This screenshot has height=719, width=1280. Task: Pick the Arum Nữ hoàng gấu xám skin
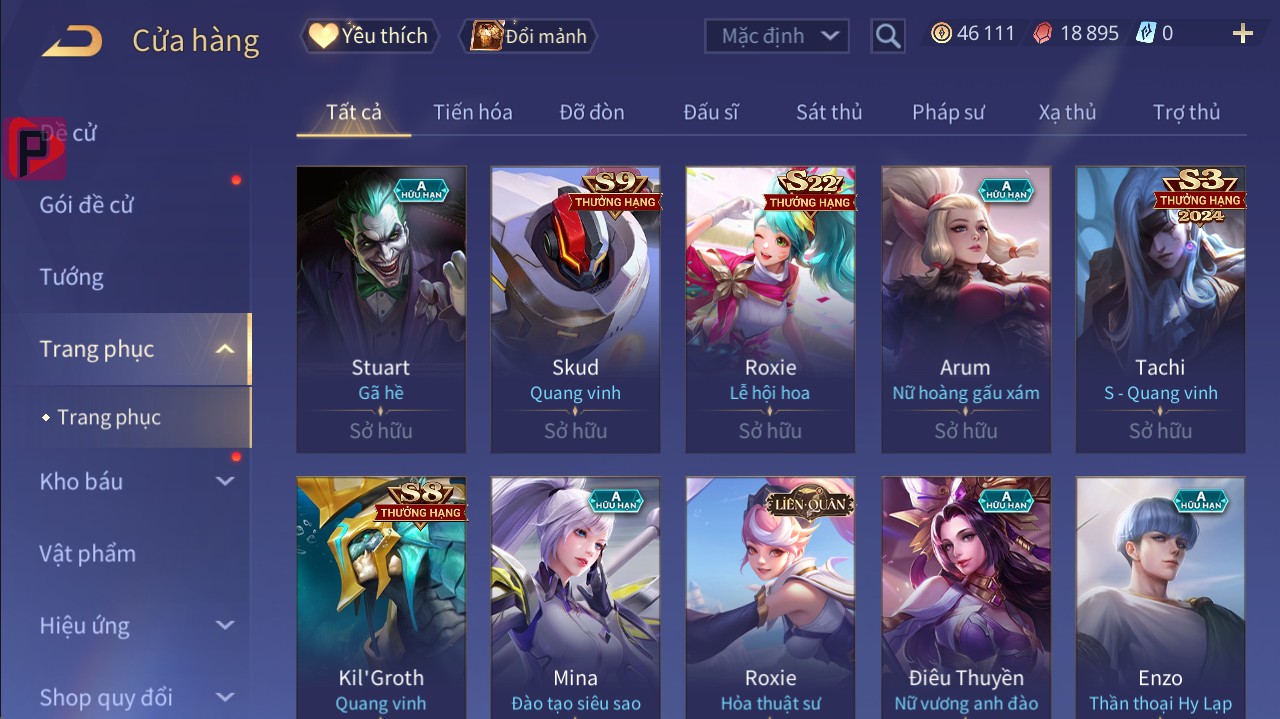(x=965, y=309)
